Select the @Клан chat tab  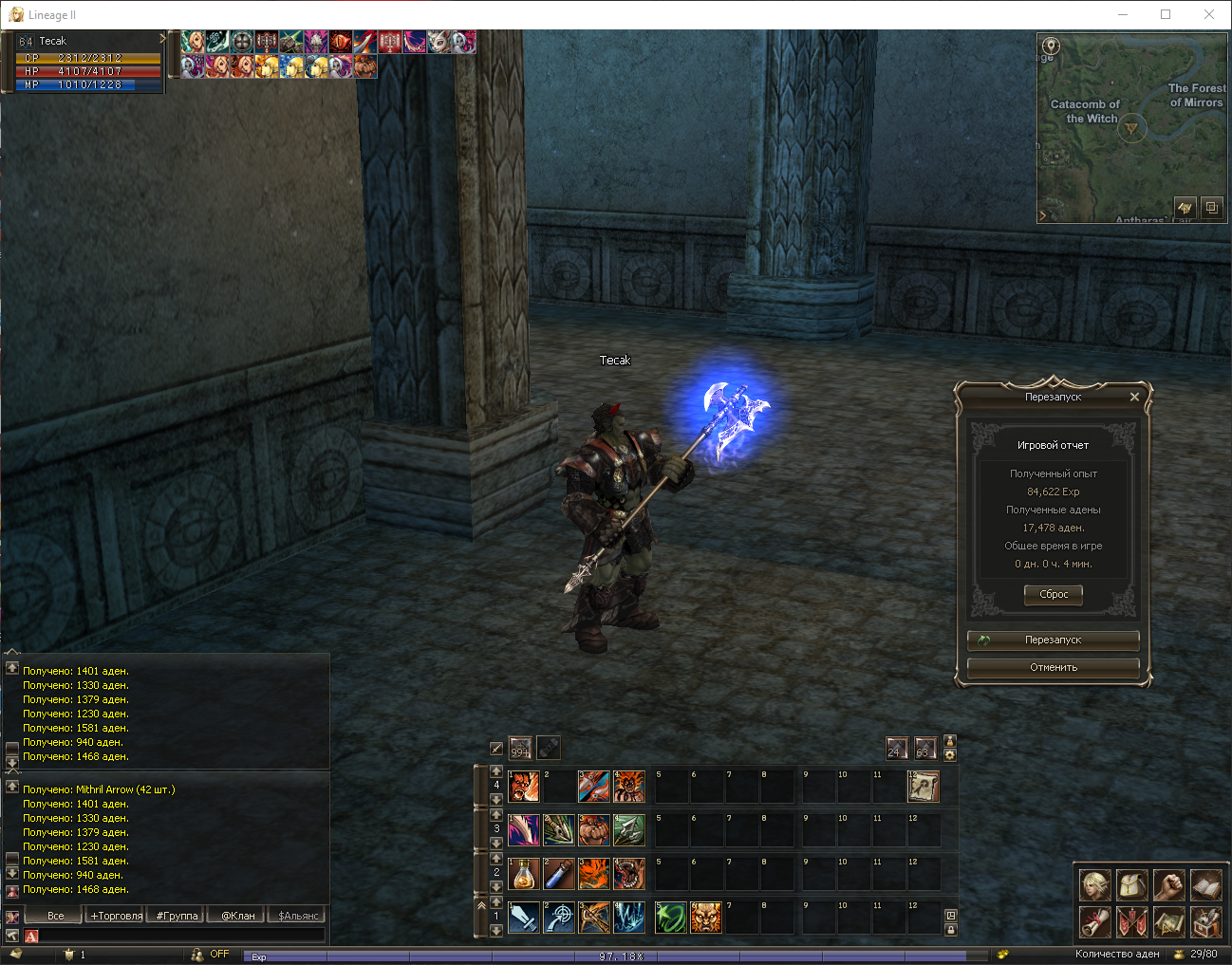coord(237,916)
